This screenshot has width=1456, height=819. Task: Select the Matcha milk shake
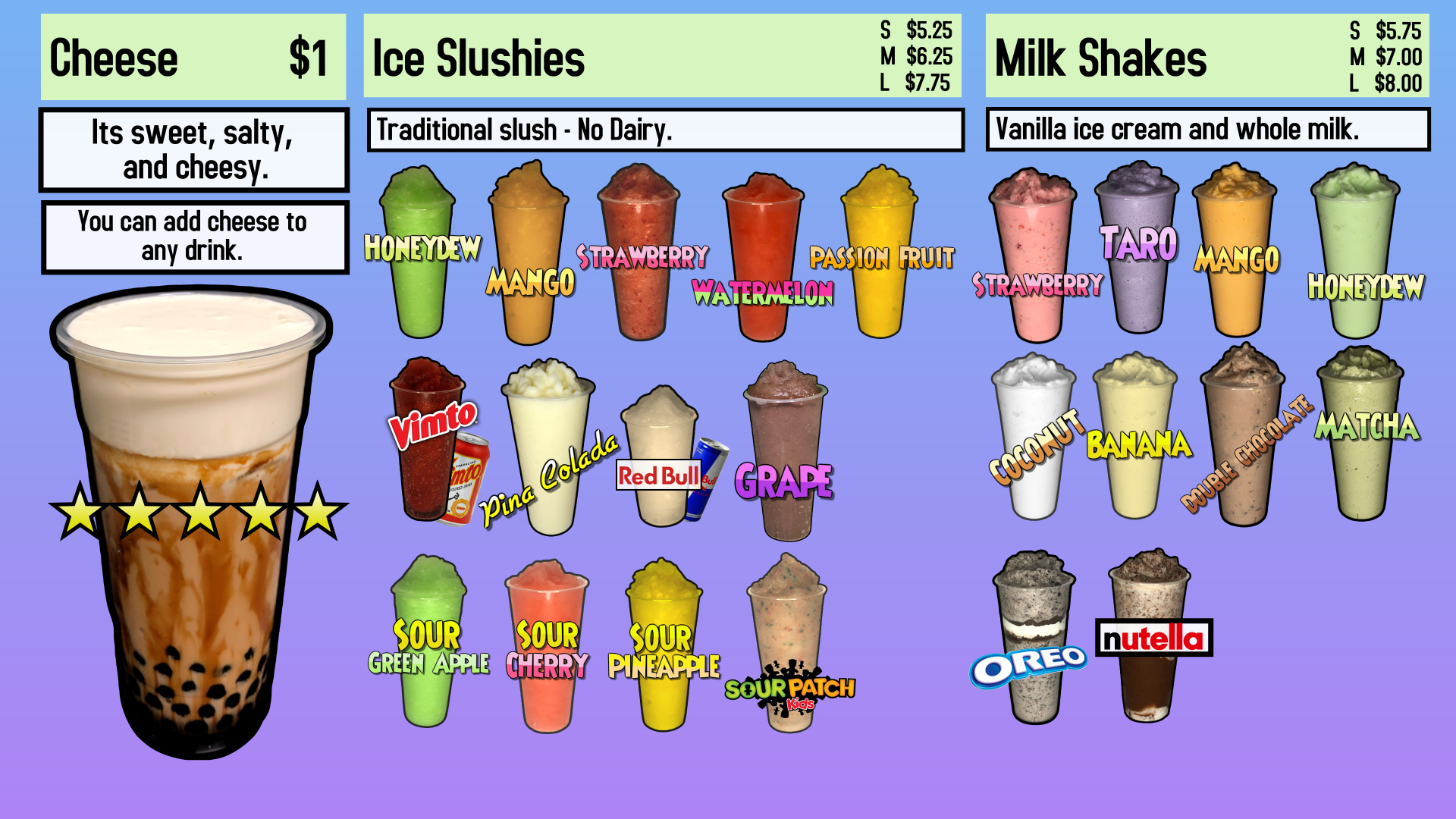pyautogui.click(x=1362, y=432)
